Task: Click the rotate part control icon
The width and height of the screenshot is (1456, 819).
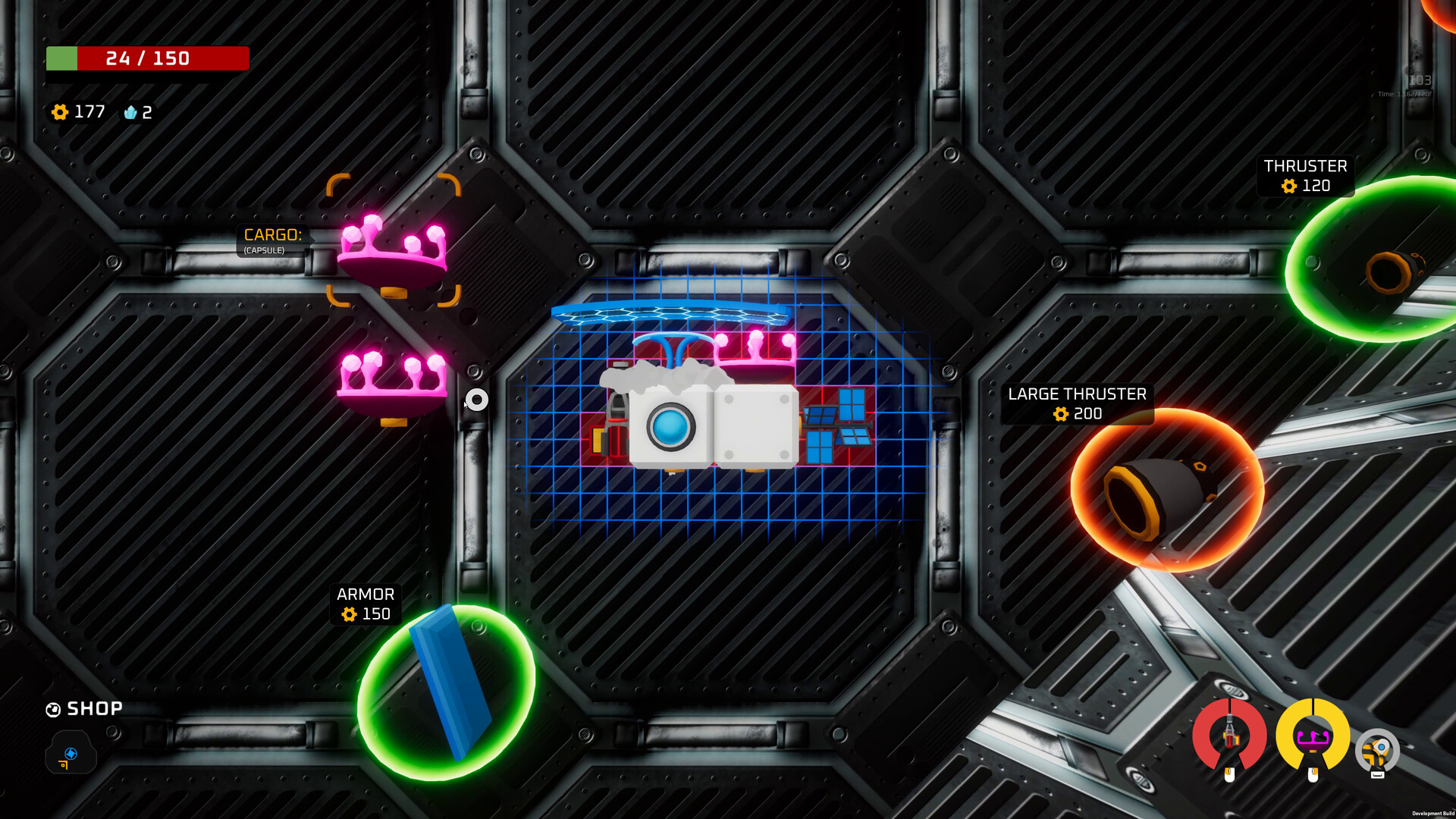Action: tap(1379, 747)
